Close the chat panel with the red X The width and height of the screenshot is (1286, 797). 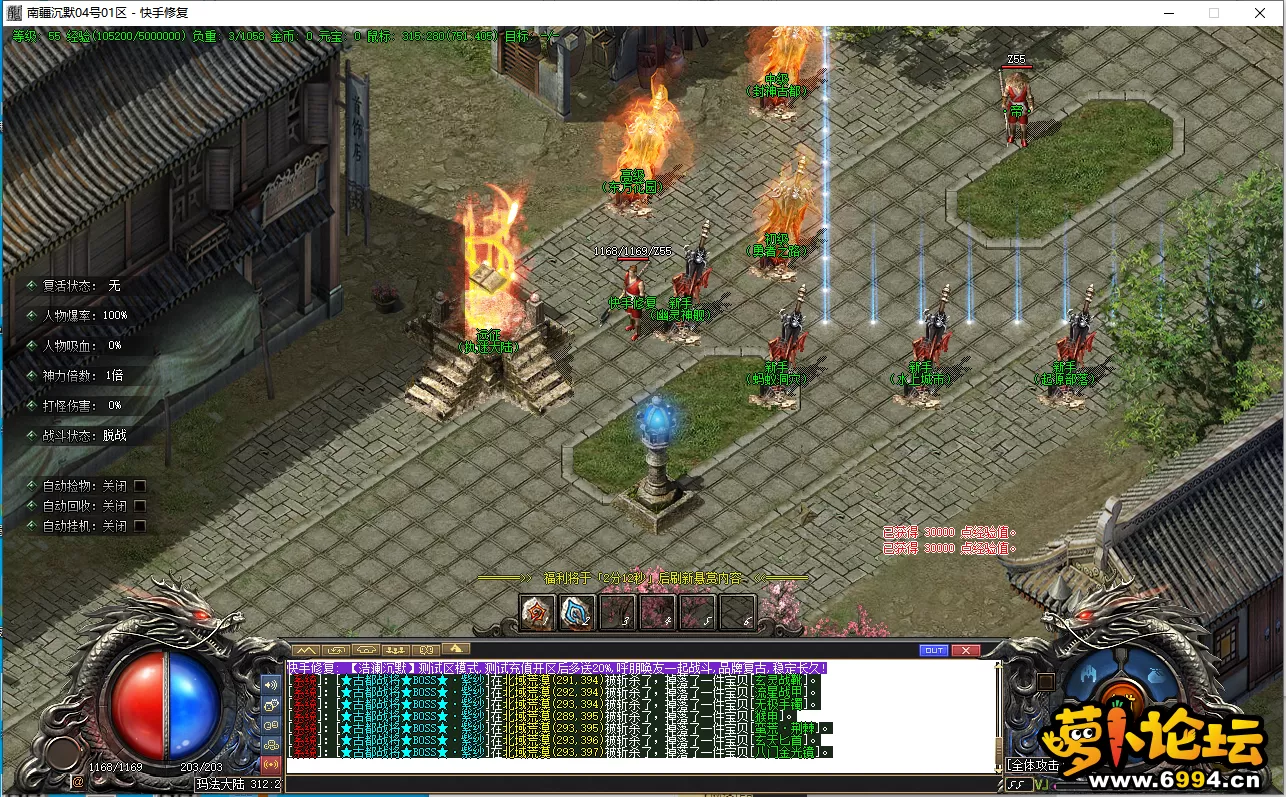click(x=965, y=650)
